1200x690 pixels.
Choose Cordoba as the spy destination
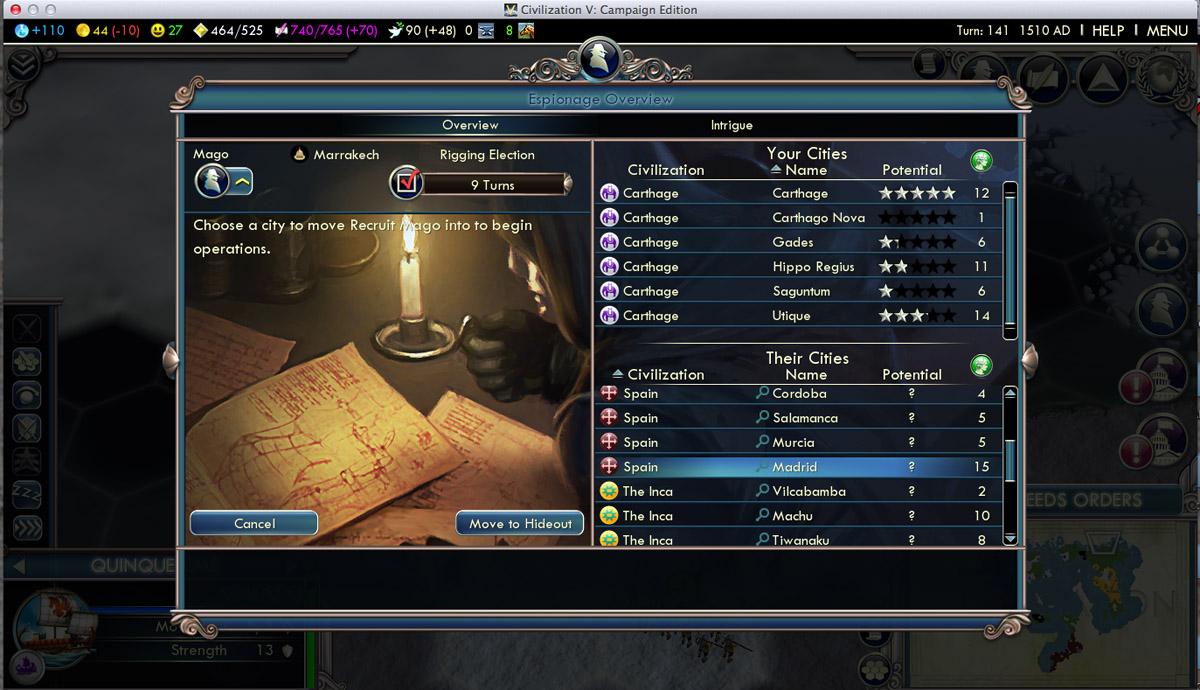click(x=799, y=393)
